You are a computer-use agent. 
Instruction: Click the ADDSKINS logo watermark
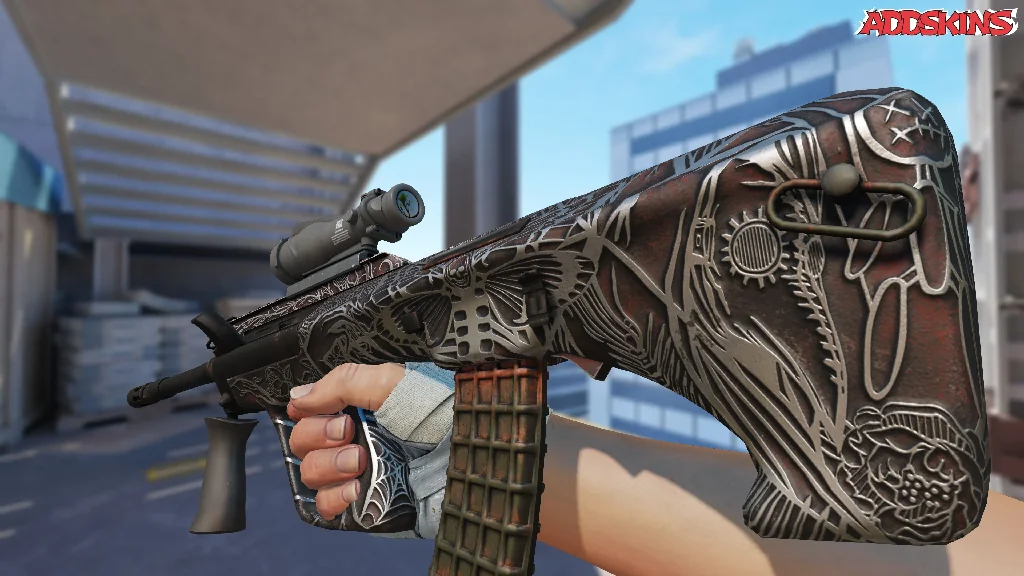(937, 22)
